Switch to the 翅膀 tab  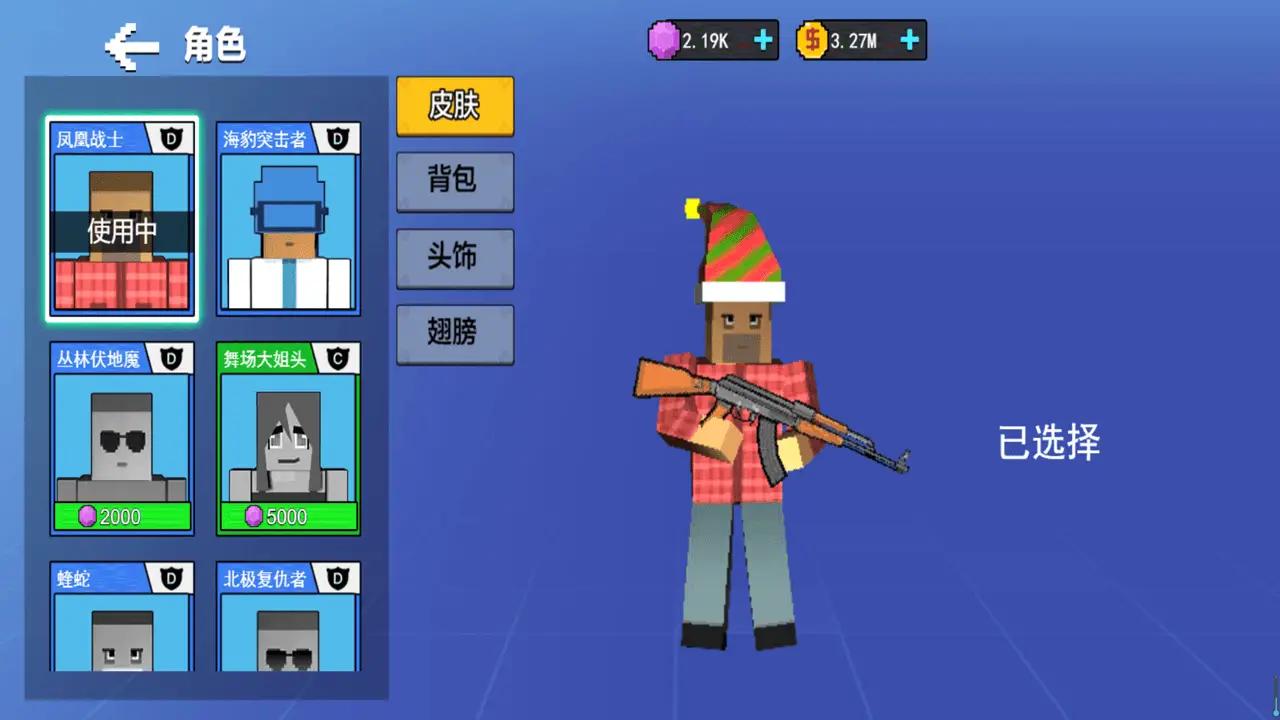point(455,334)
